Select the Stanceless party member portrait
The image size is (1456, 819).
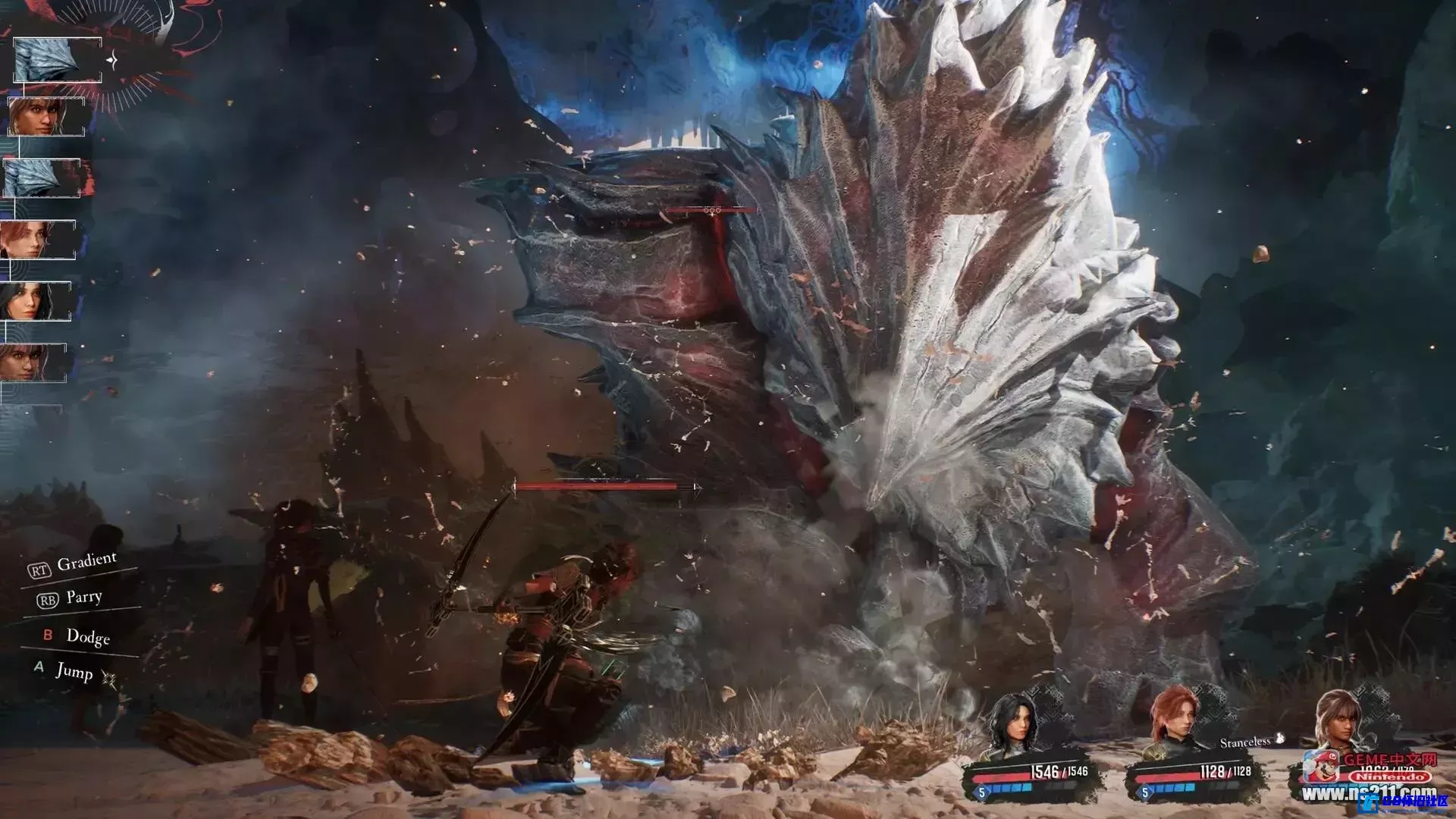point(1341,720)
